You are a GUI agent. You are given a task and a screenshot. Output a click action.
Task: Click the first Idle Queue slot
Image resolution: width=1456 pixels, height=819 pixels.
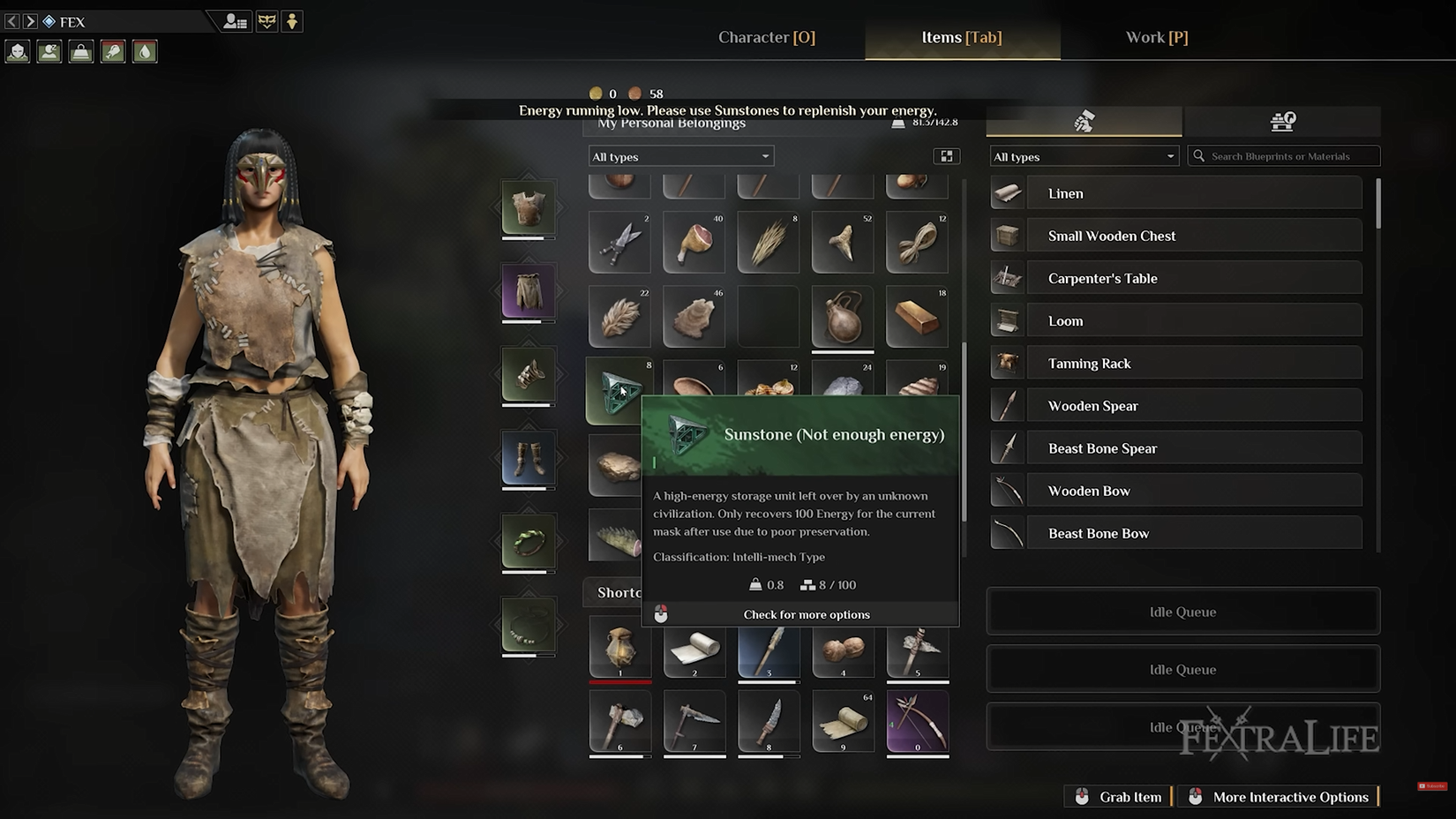point(1182,612)
